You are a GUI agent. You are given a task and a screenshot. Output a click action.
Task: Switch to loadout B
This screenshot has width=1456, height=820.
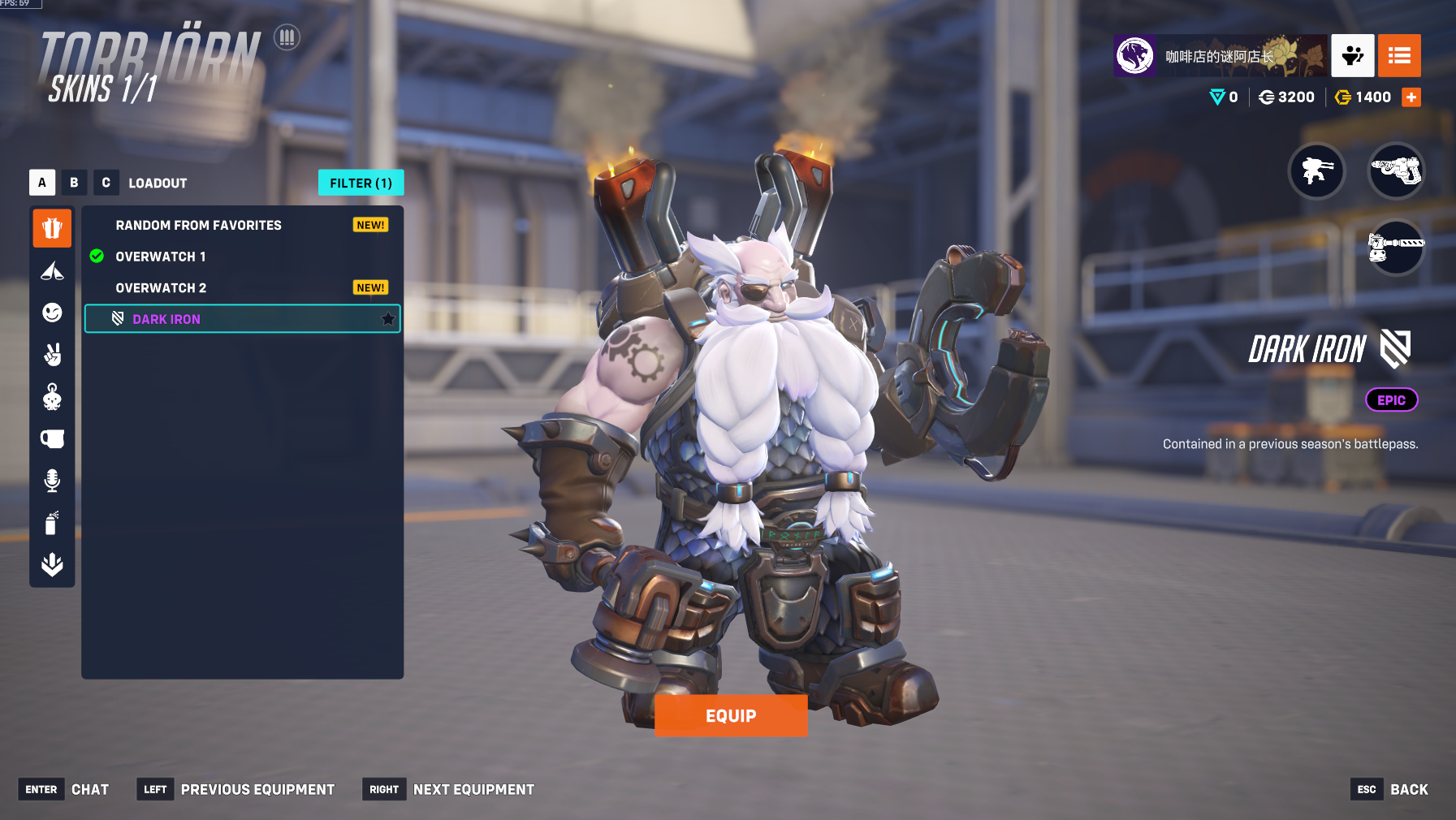(74, 183)
